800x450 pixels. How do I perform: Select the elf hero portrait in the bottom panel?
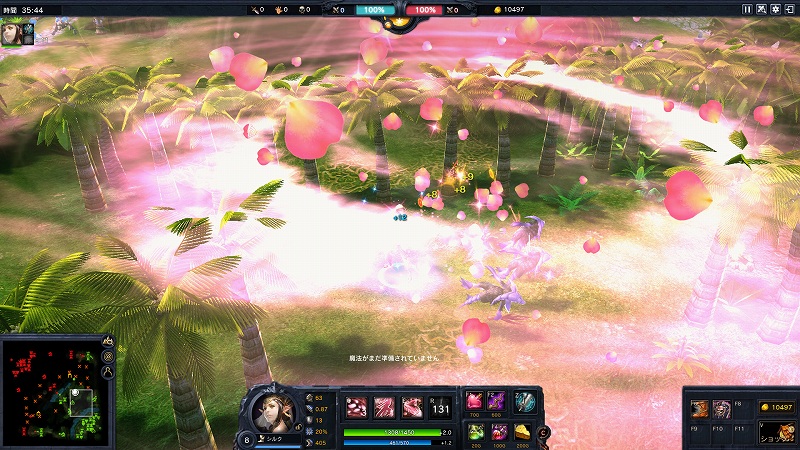[x=267, y=409]
